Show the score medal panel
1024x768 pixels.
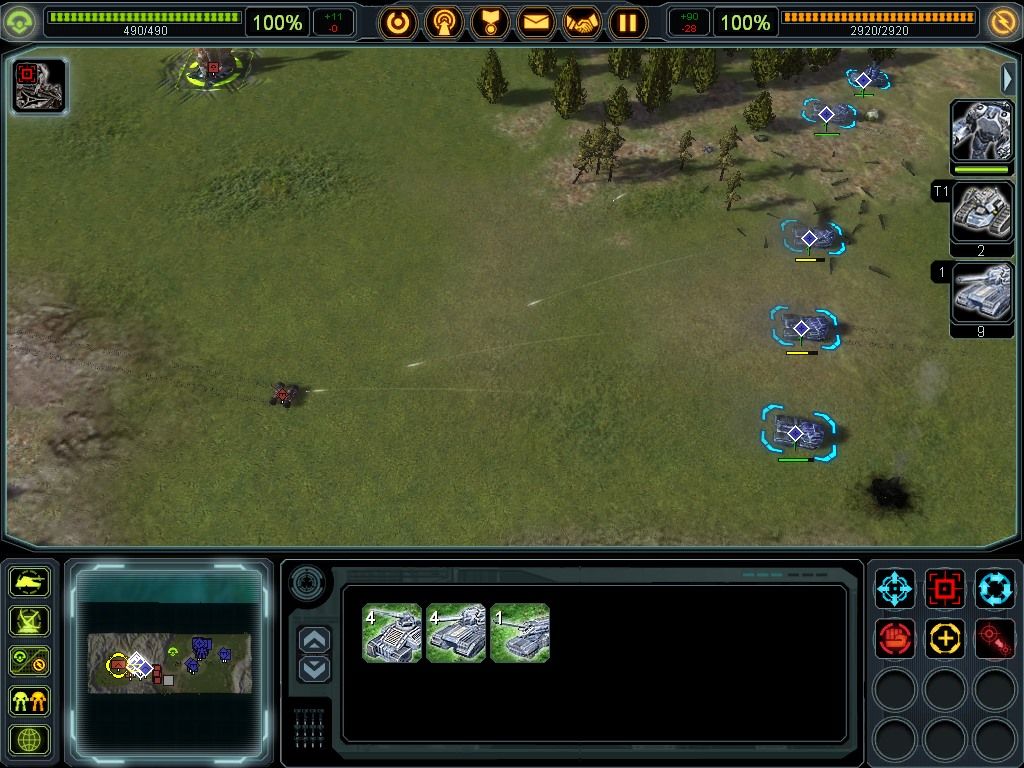click(x=490, y=22)
